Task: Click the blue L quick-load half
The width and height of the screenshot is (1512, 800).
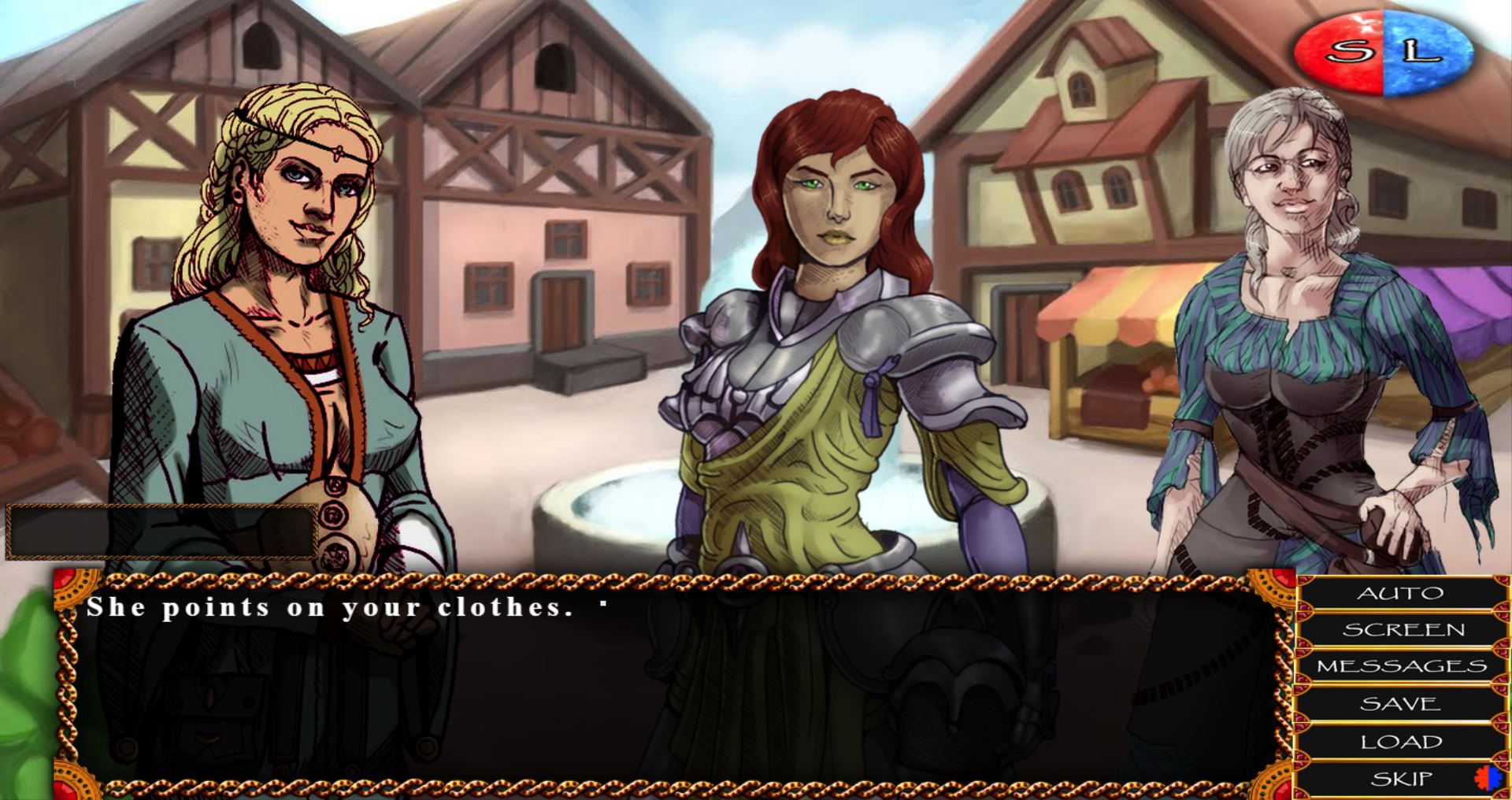Action: 1425,53
